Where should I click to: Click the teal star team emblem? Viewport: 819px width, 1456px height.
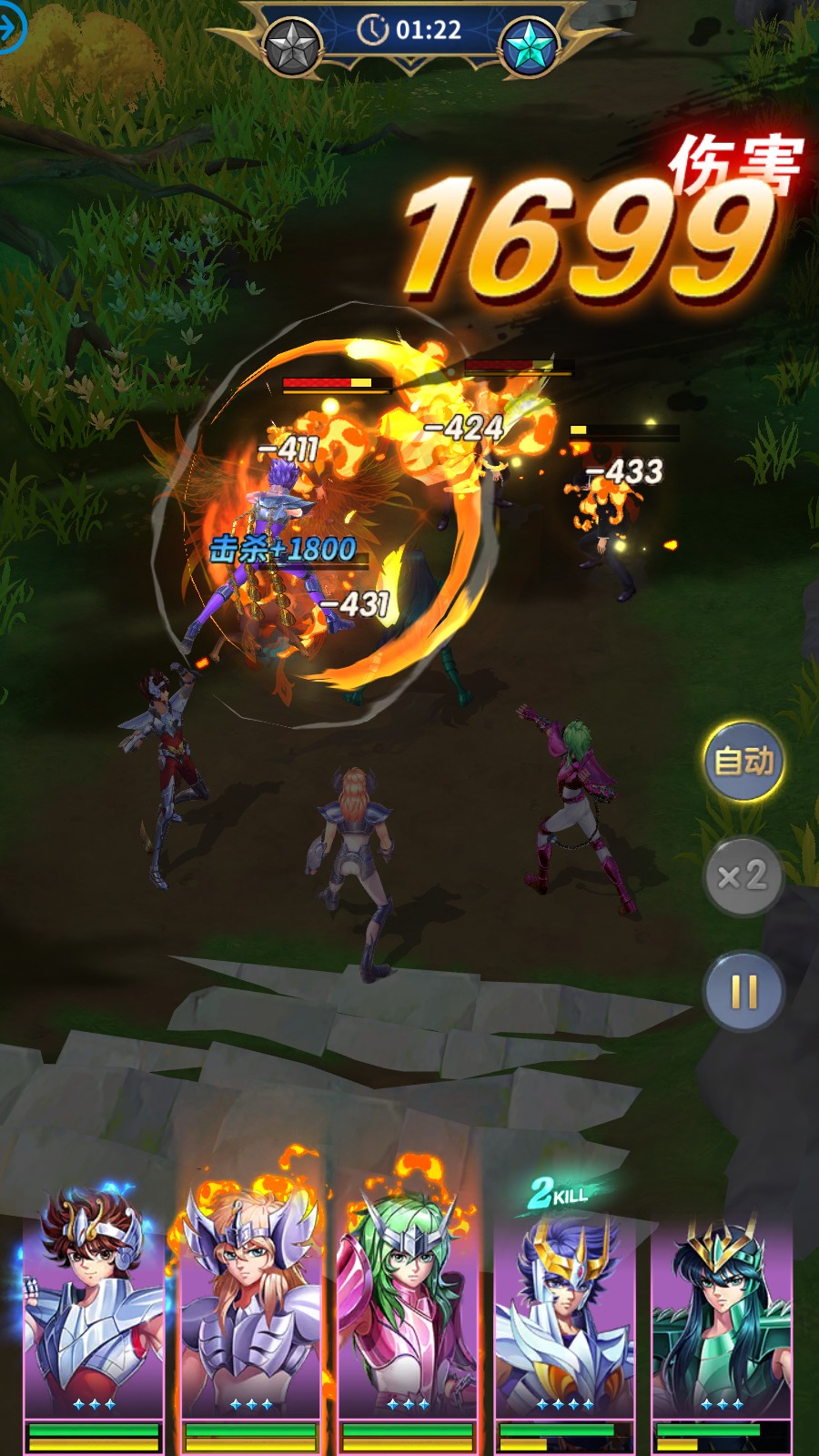point(528,45)
